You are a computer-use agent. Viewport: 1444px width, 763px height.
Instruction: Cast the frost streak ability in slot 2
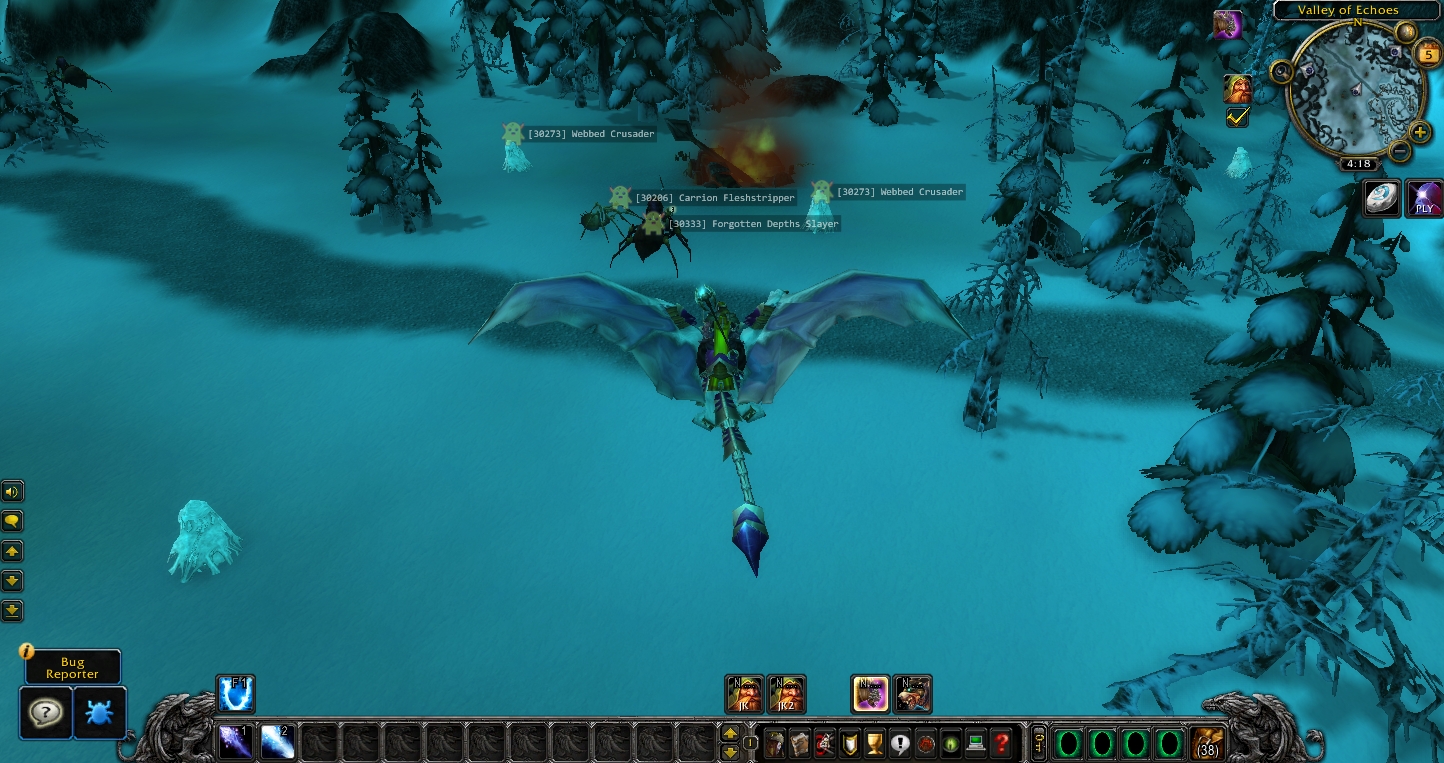(x=277, y=742)
